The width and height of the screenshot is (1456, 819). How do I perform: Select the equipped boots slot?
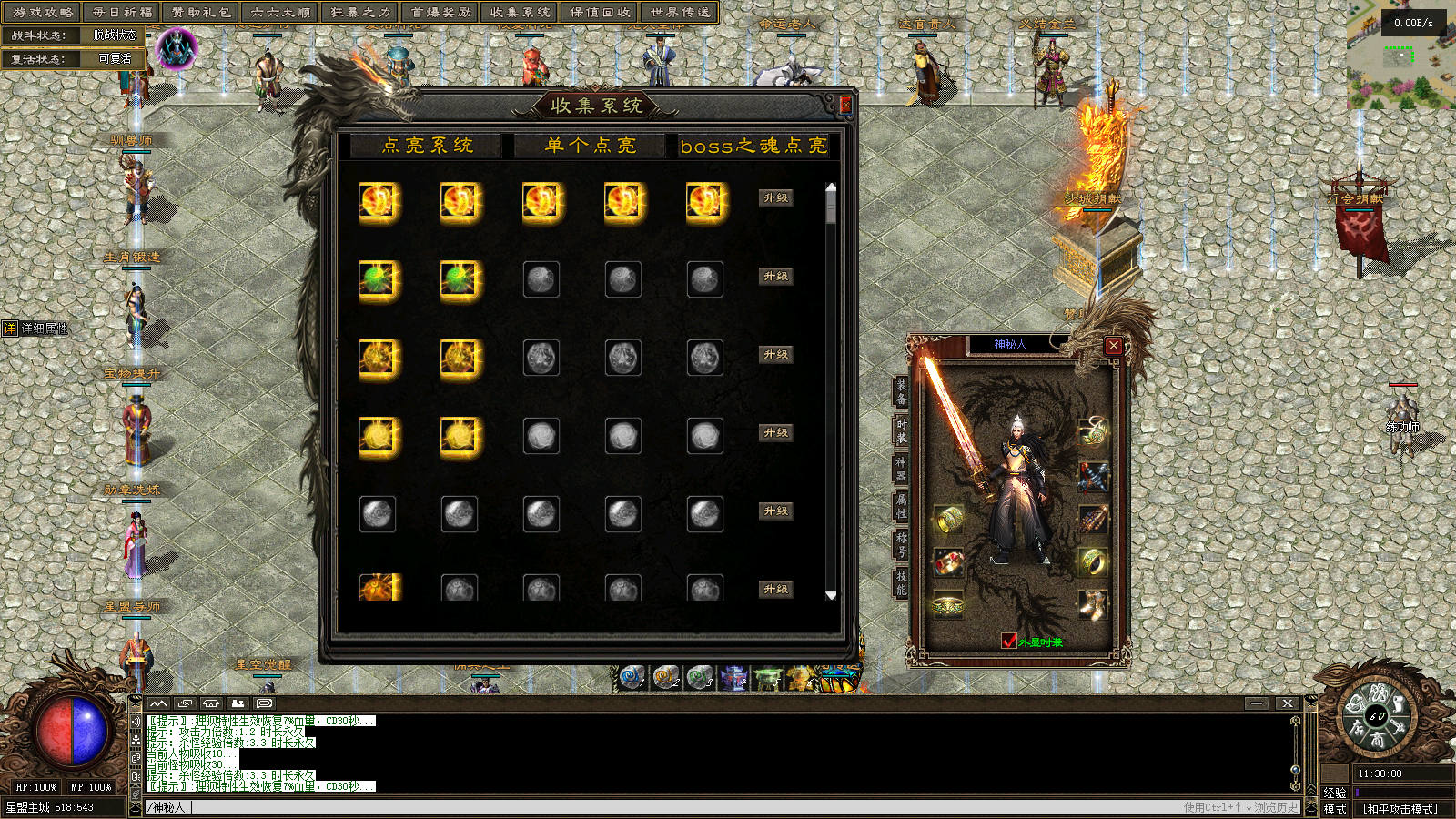point(1093,604)
